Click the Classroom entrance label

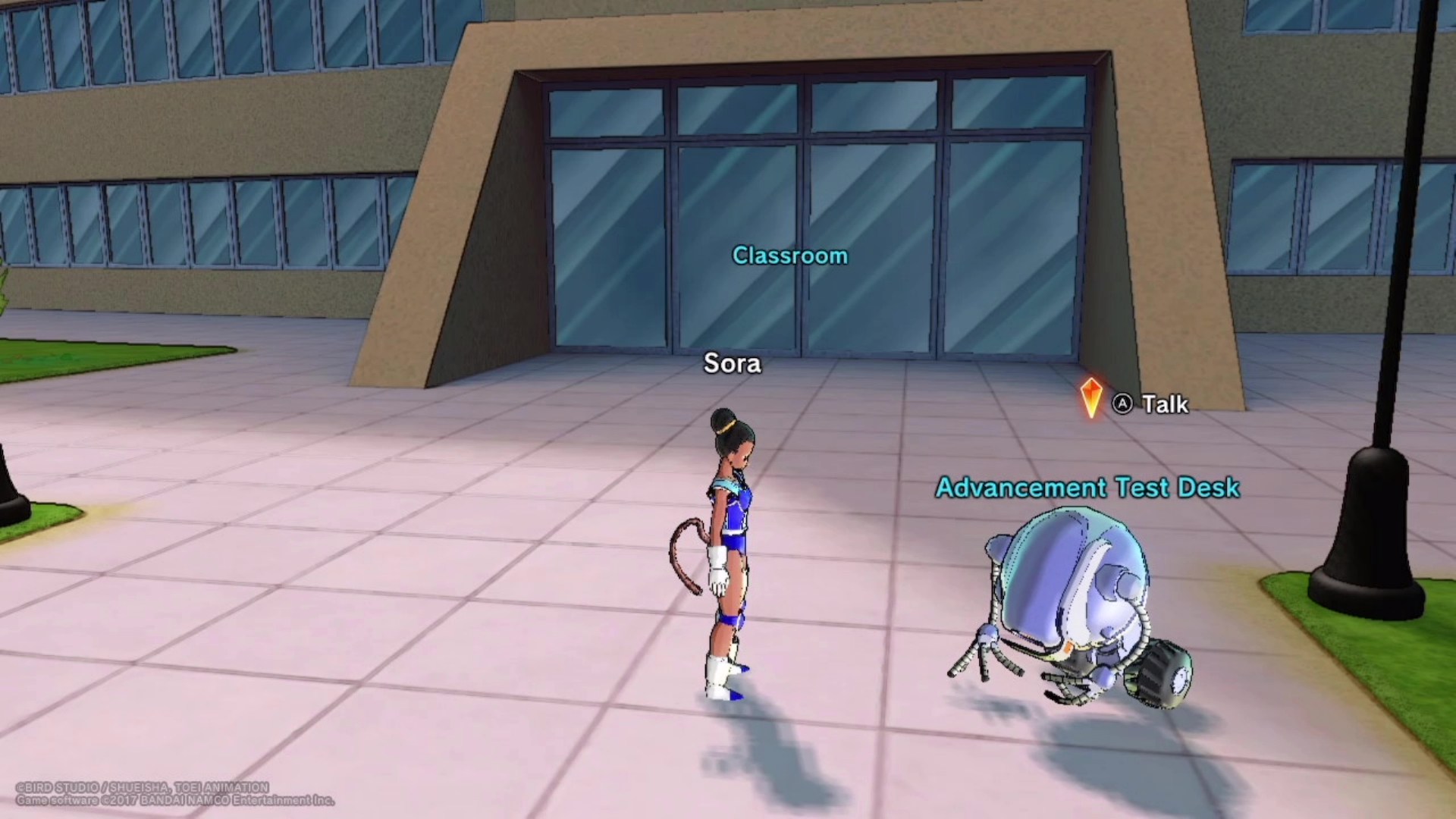[789, 256]
